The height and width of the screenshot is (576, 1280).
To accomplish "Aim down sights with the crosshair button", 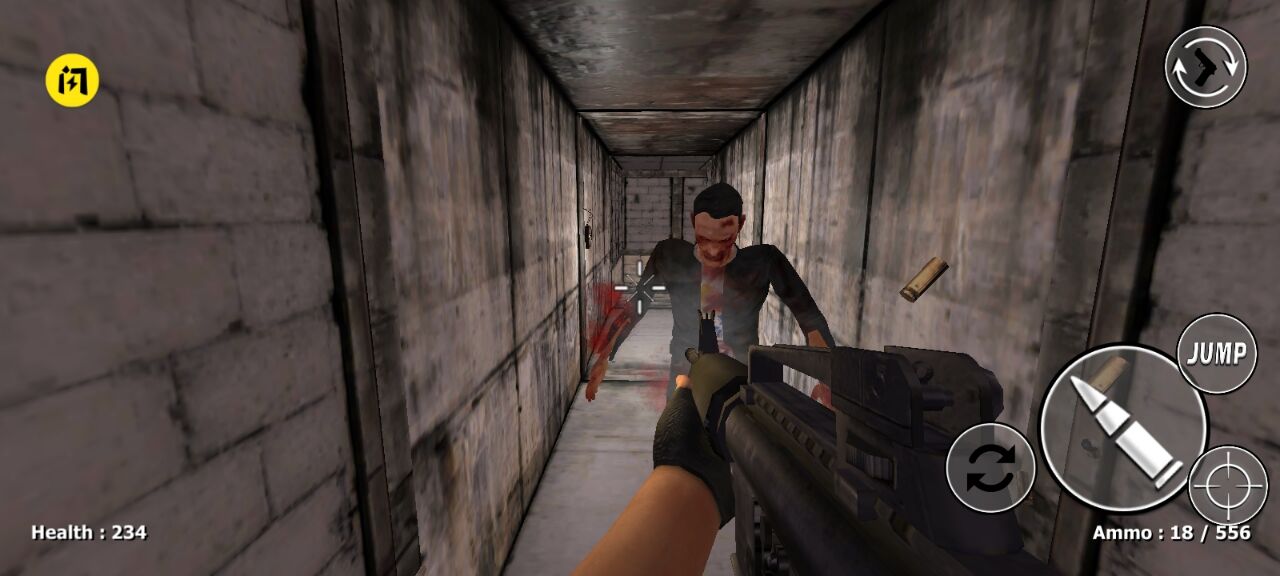I will (1229, 487).
